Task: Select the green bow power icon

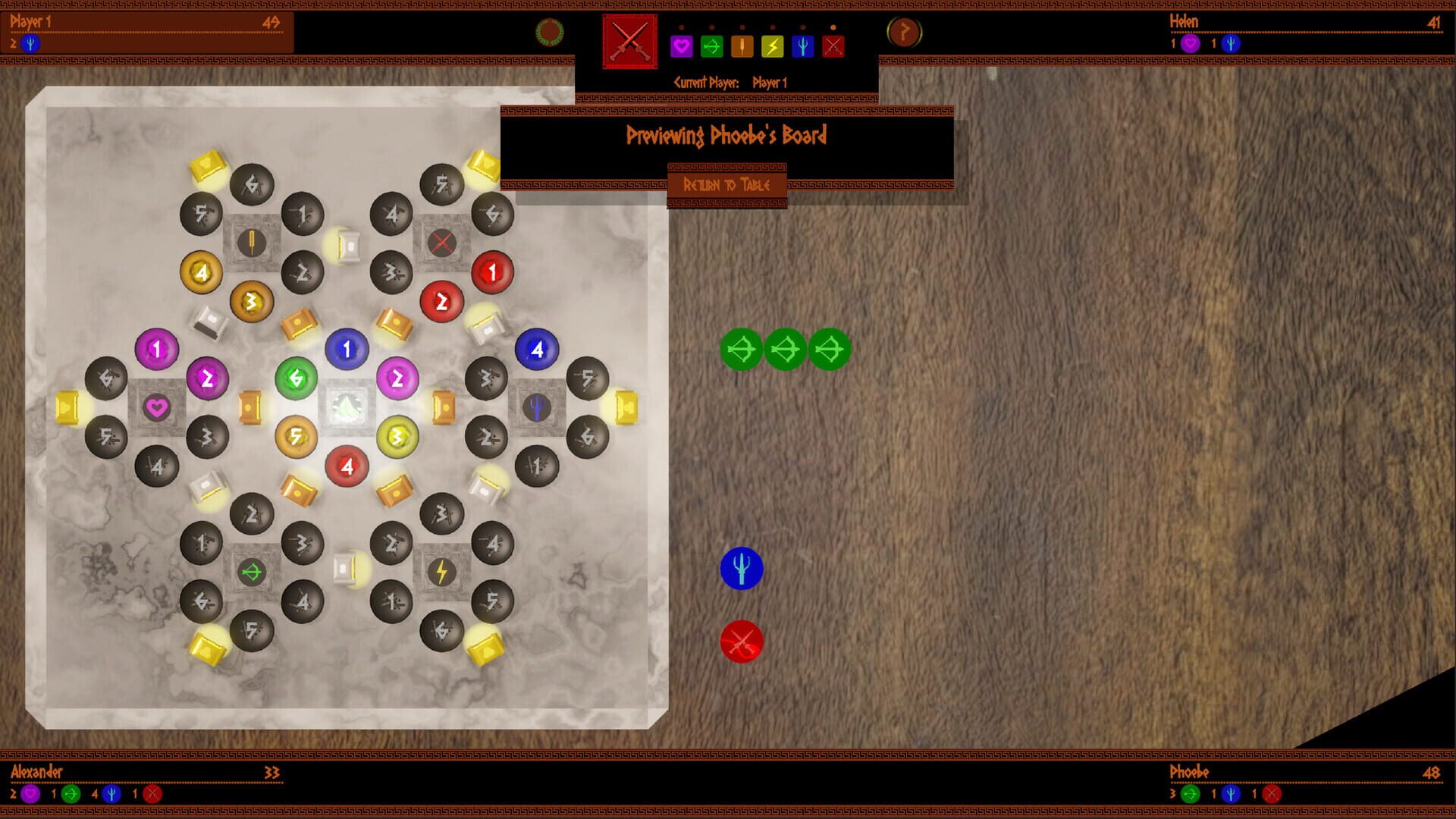Action: click(x=712, y=48)
